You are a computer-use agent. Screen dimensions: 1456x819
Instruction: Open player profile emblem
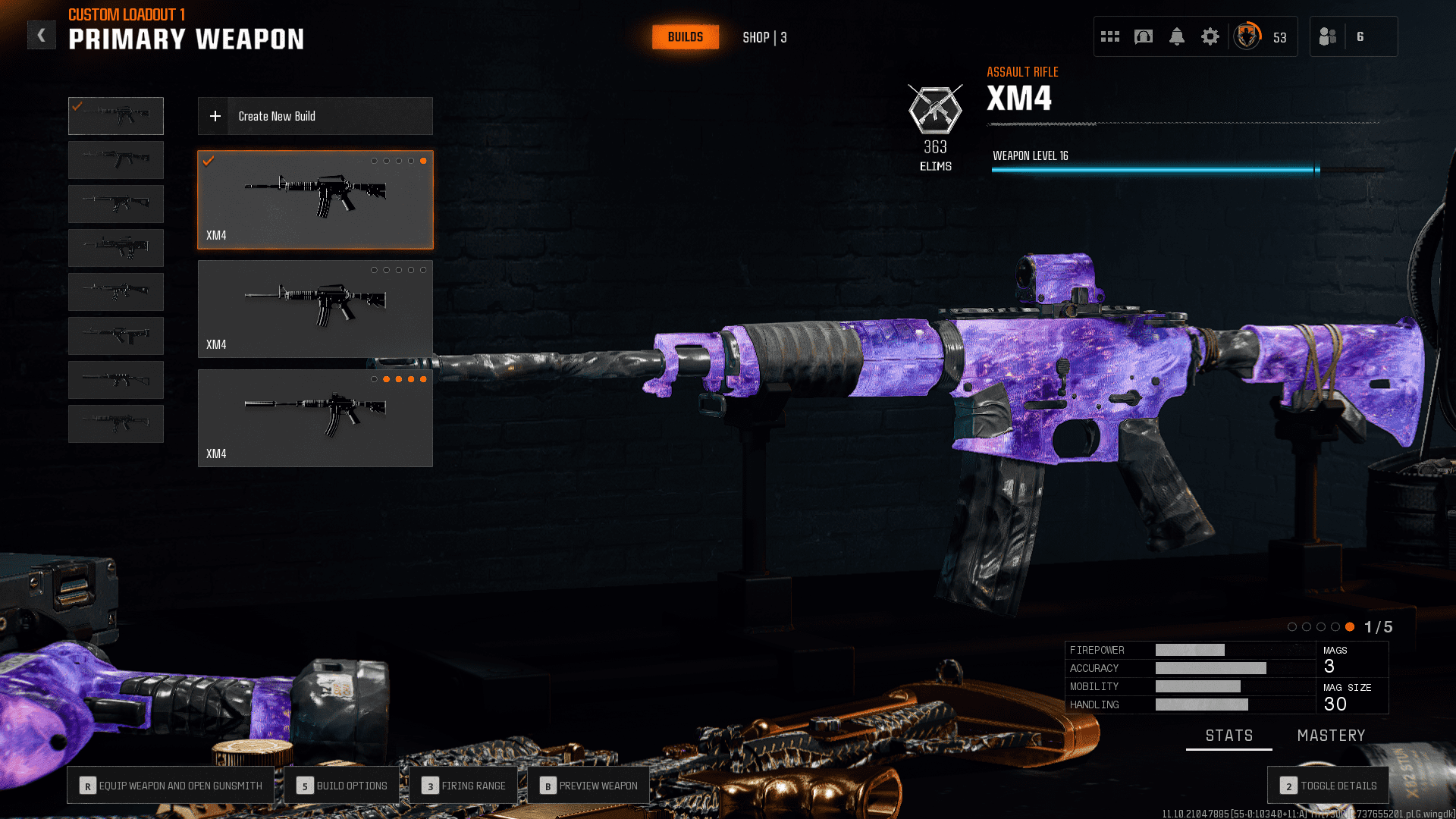pos(1247,36)
